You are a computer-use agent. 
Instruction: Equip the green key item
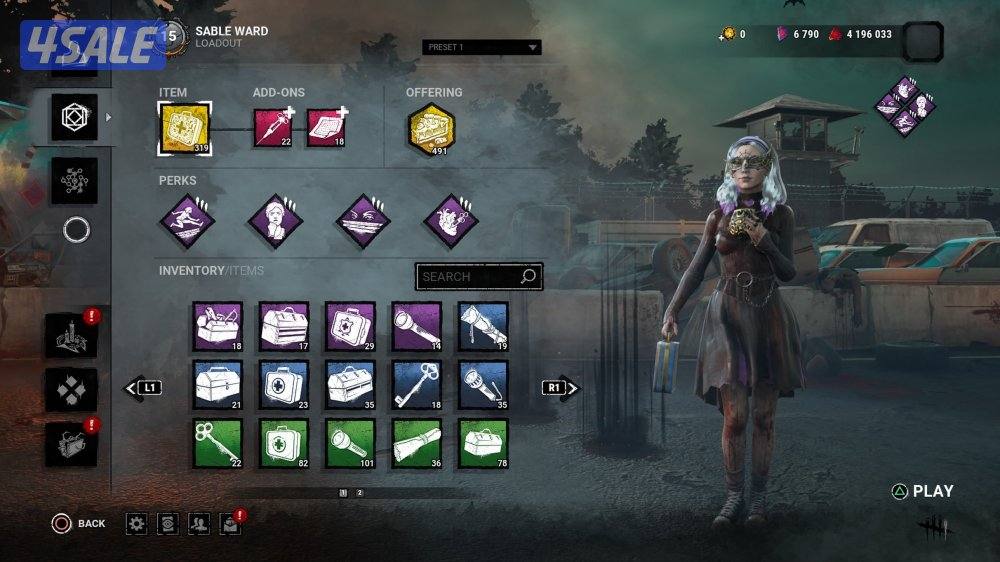point(218,443)
